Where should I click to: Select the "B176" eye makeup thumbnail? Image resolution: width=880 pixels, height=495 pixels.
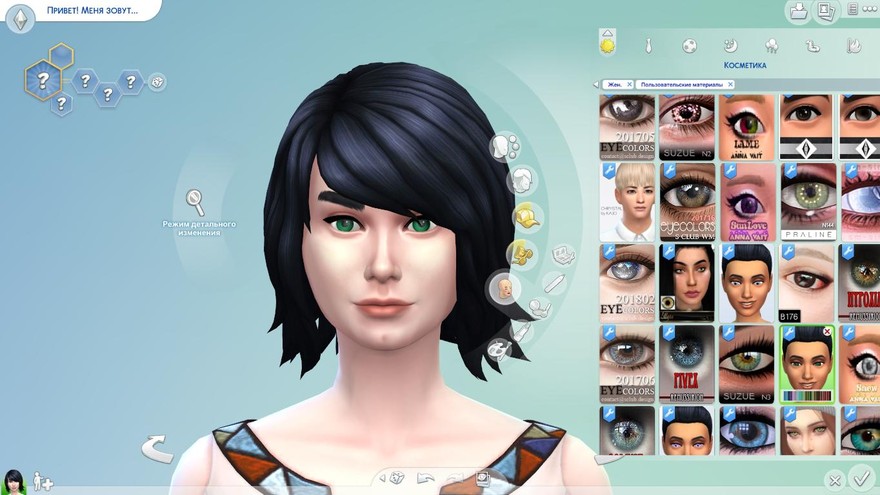(806, 282)
